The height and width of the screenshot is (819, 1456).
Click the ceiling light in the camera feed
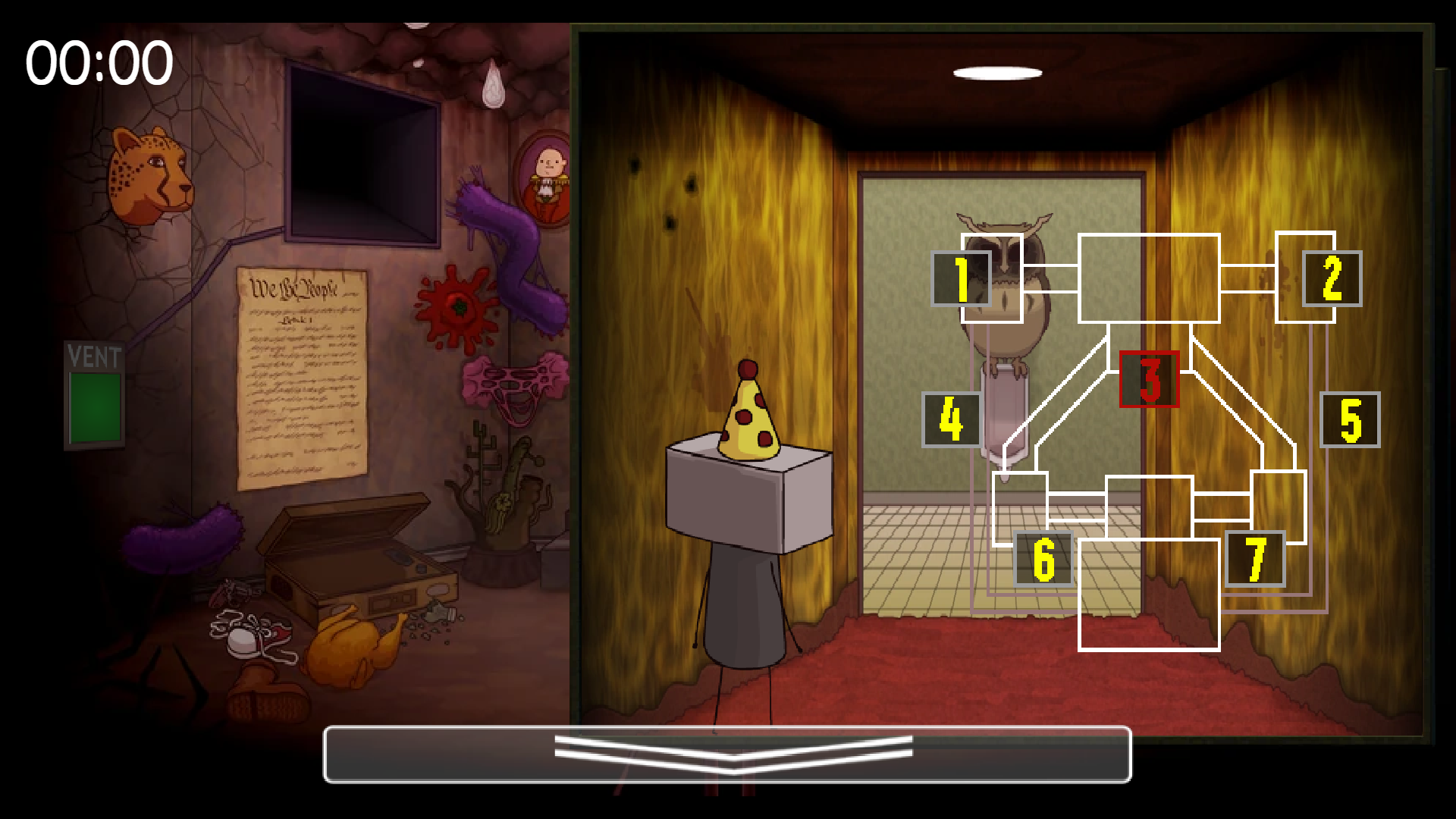(996, 72)
